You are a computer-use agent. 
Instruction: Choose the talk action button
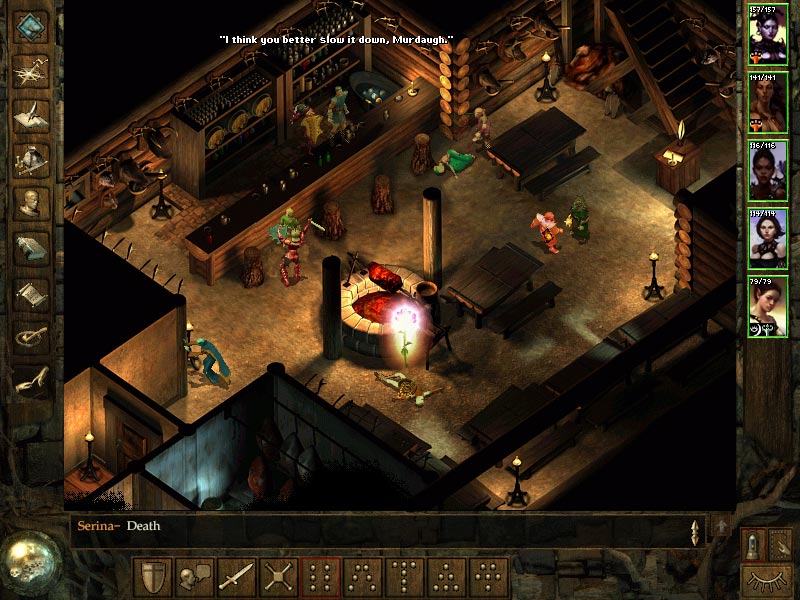(x=194, y=577)
